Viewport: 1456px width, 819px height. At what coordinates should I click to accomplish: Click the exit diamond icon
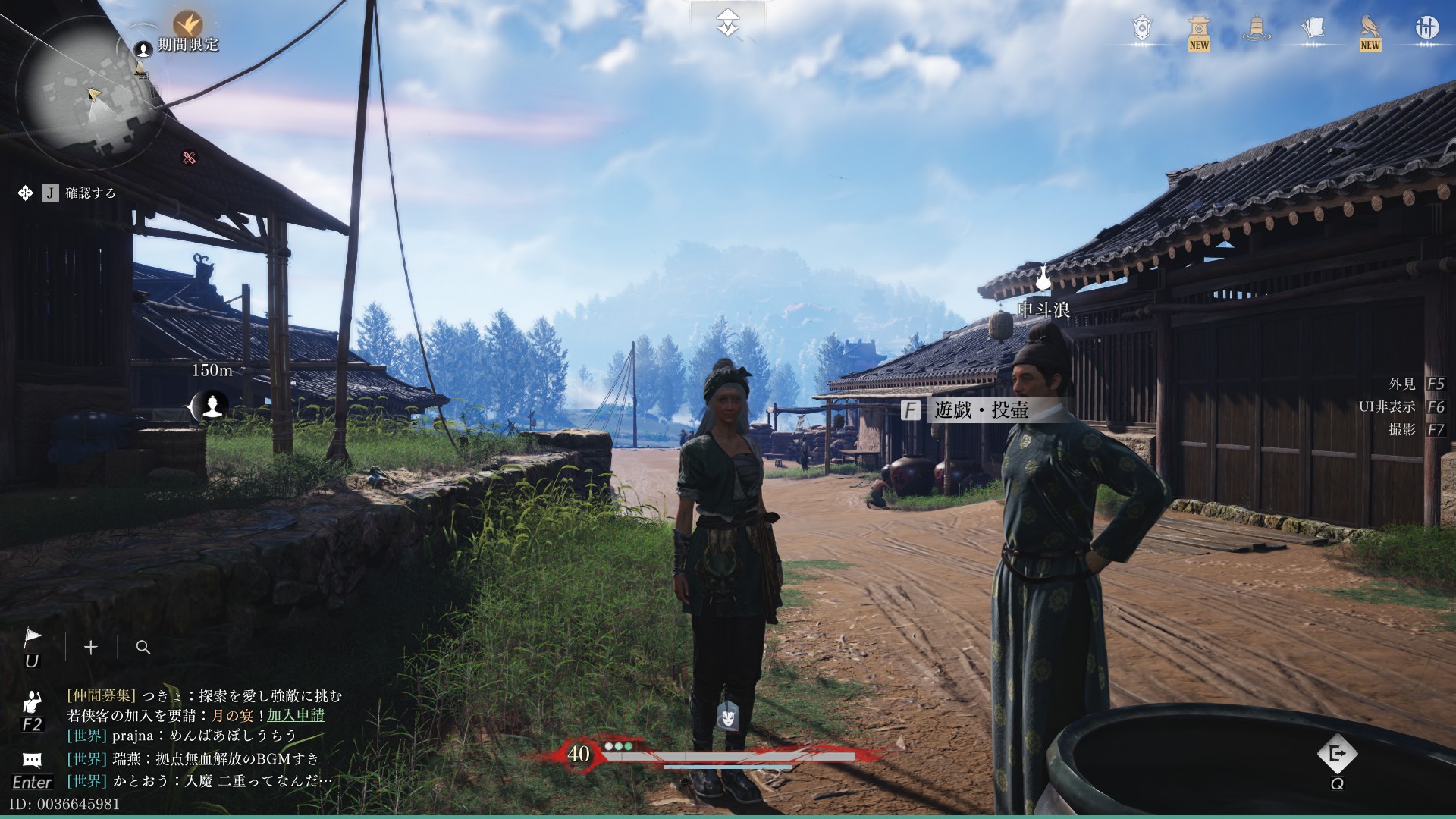(x=1336, y=754)
